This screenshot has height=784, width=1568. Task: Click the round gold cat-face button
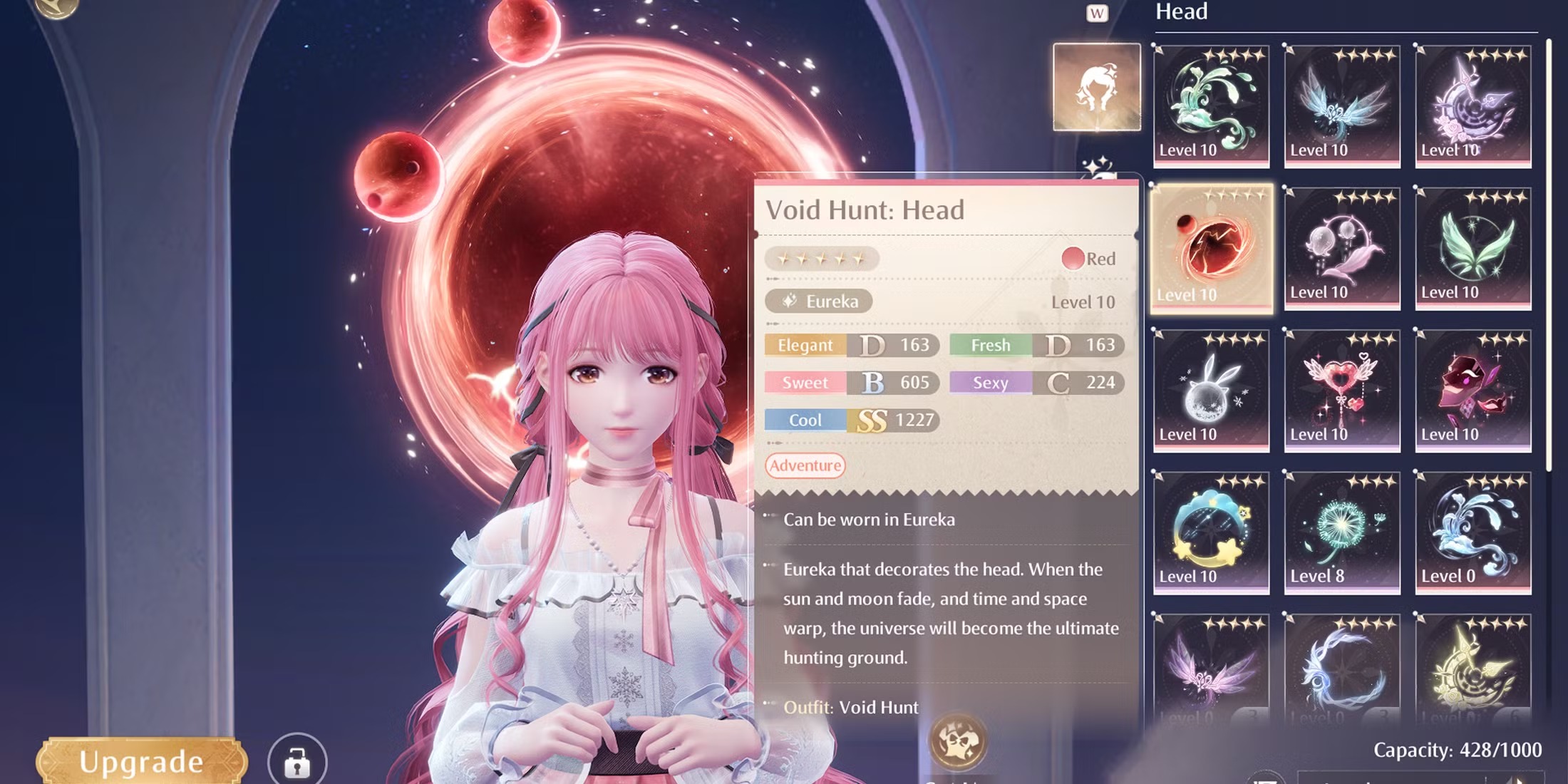pos(957,742)
